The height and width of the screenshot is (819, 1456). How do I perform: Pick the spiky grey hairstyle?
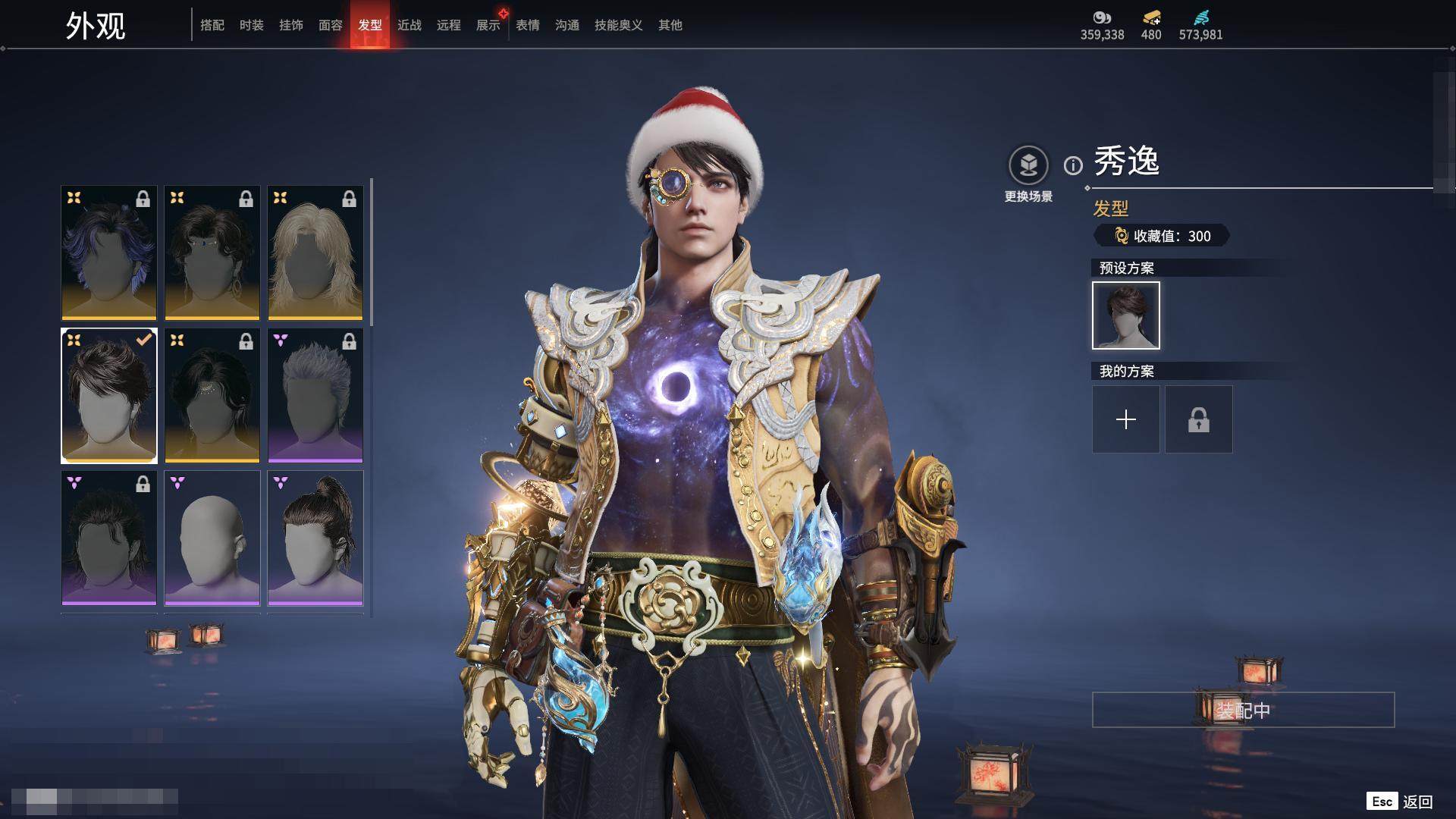pyautogui.click(x=315, y=395)
